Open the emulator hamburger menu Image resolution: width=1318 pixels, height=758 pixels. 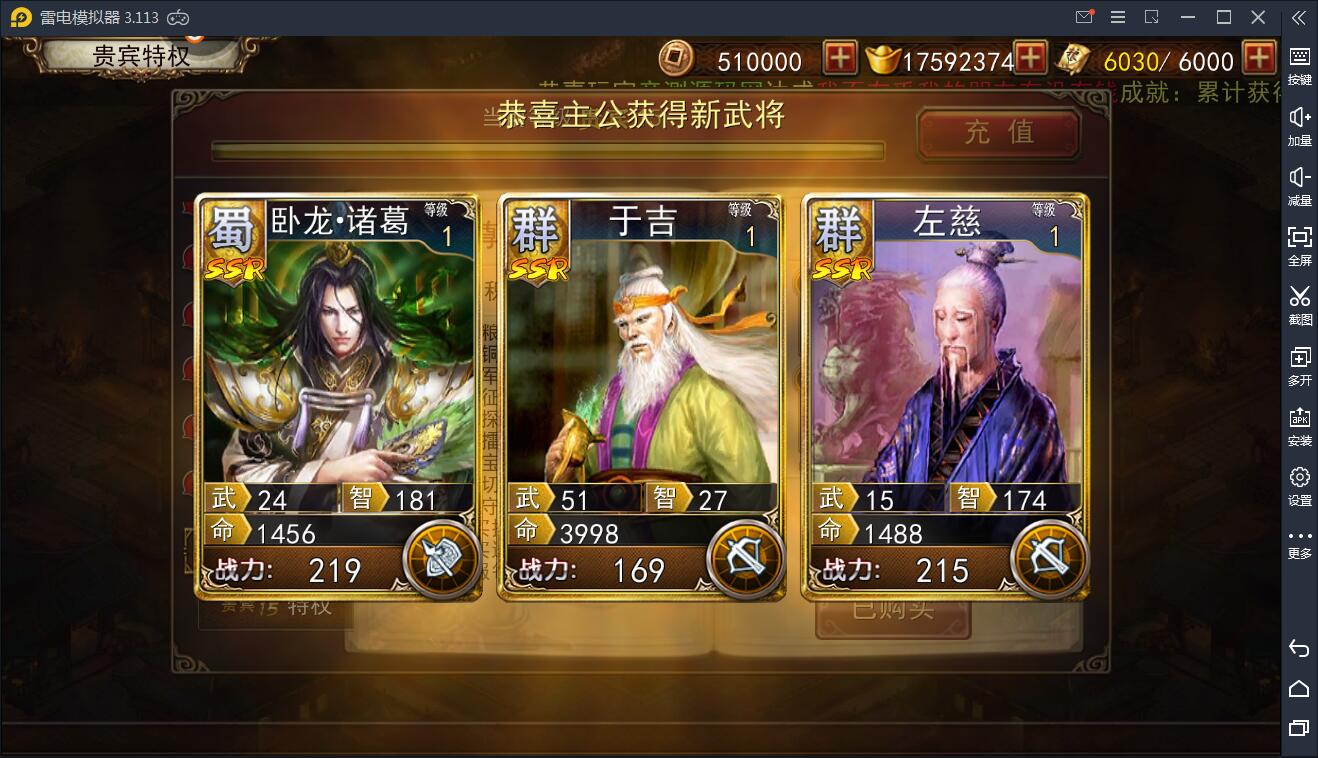coord(1117,16)
